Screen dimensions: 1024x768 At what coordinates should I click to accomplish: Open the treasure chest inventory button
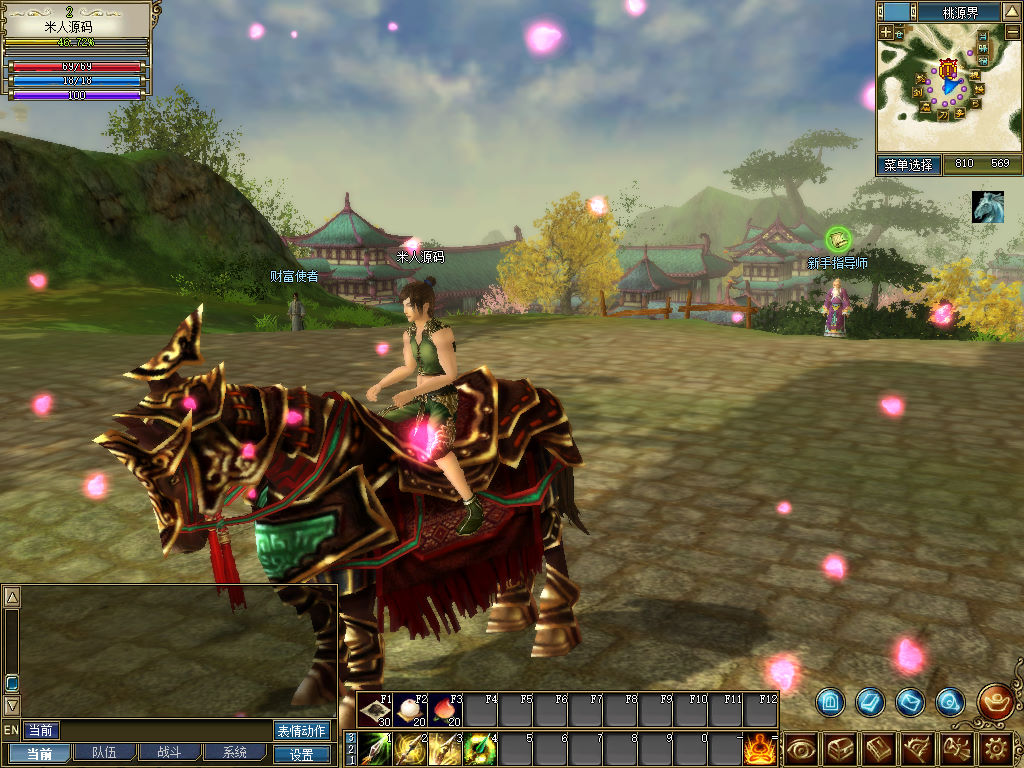(x=839, y=748)
